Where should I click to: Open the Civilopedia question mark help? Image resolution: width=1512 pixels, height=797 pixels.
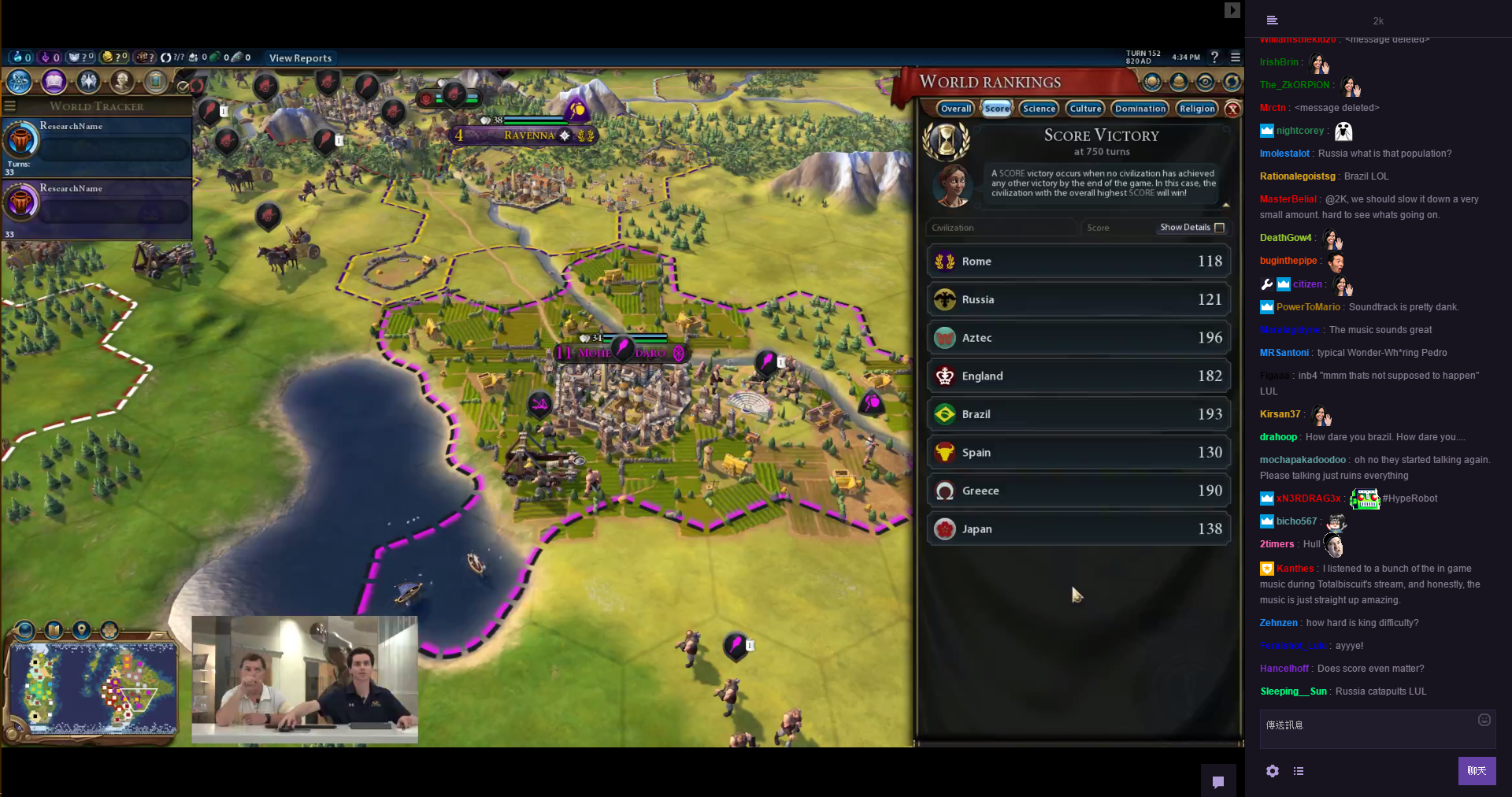[1214, 57]
